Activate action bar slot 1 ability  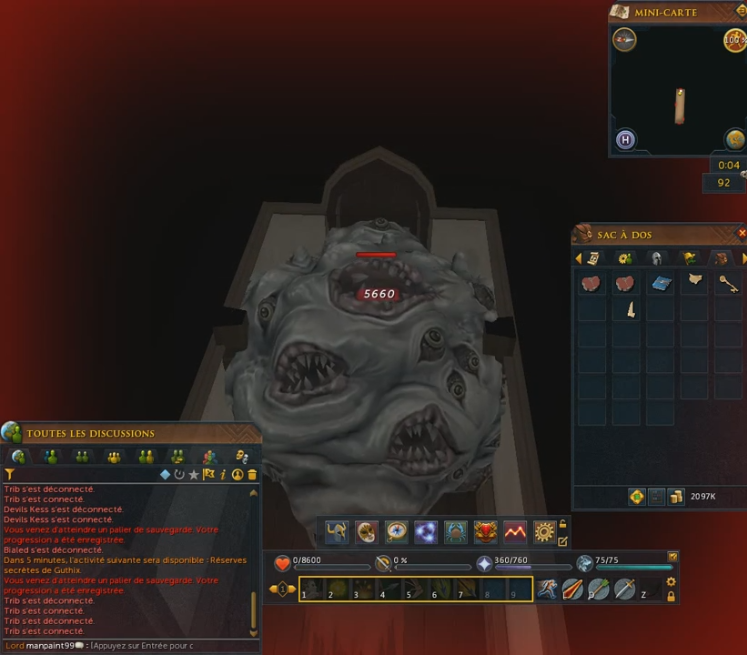(311, 589)
